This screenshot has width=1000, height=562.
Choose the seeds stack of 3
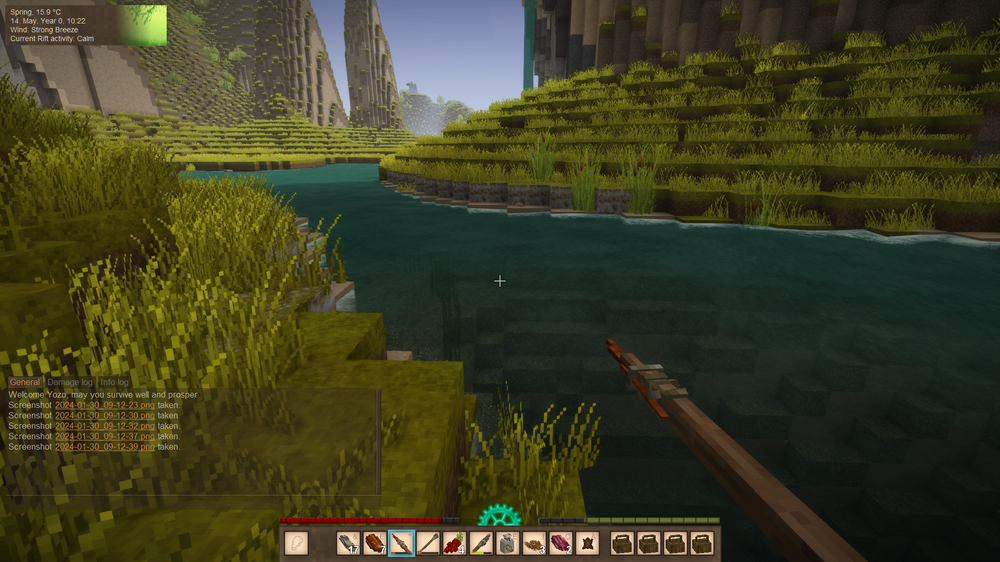pos(534,543)
